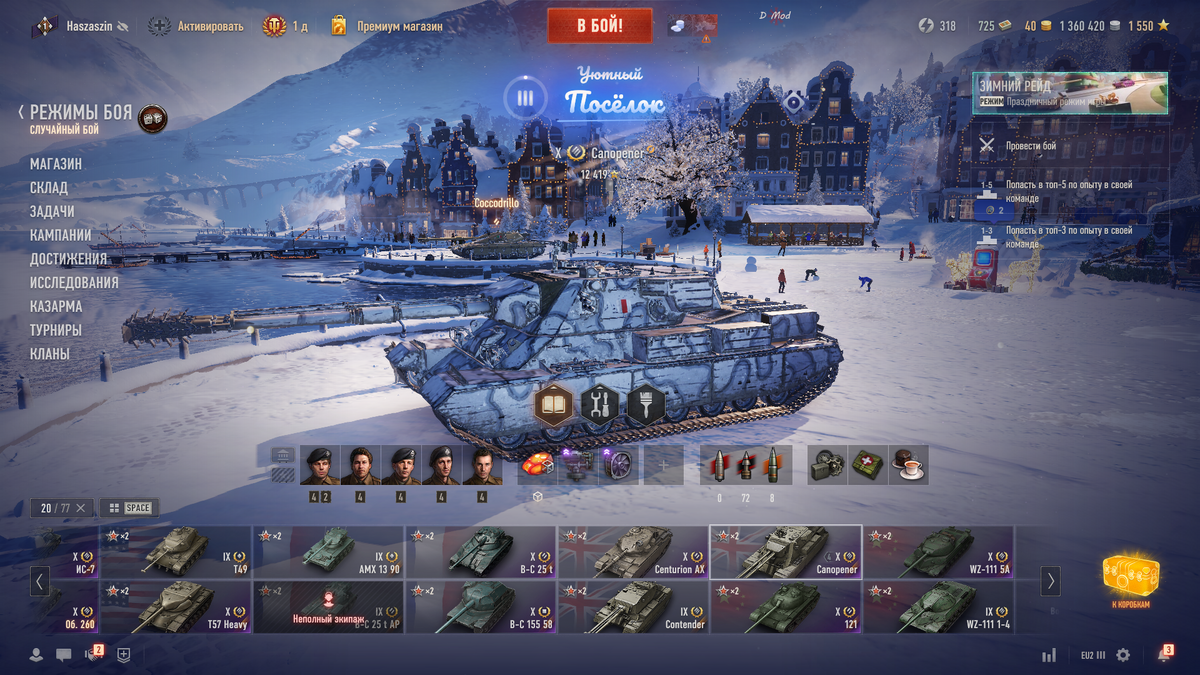Viewport: 1200px width, 675px height.
Task: Open the ИССЛЕДОВАНИЯ tech tree
Action: point(74,283)
